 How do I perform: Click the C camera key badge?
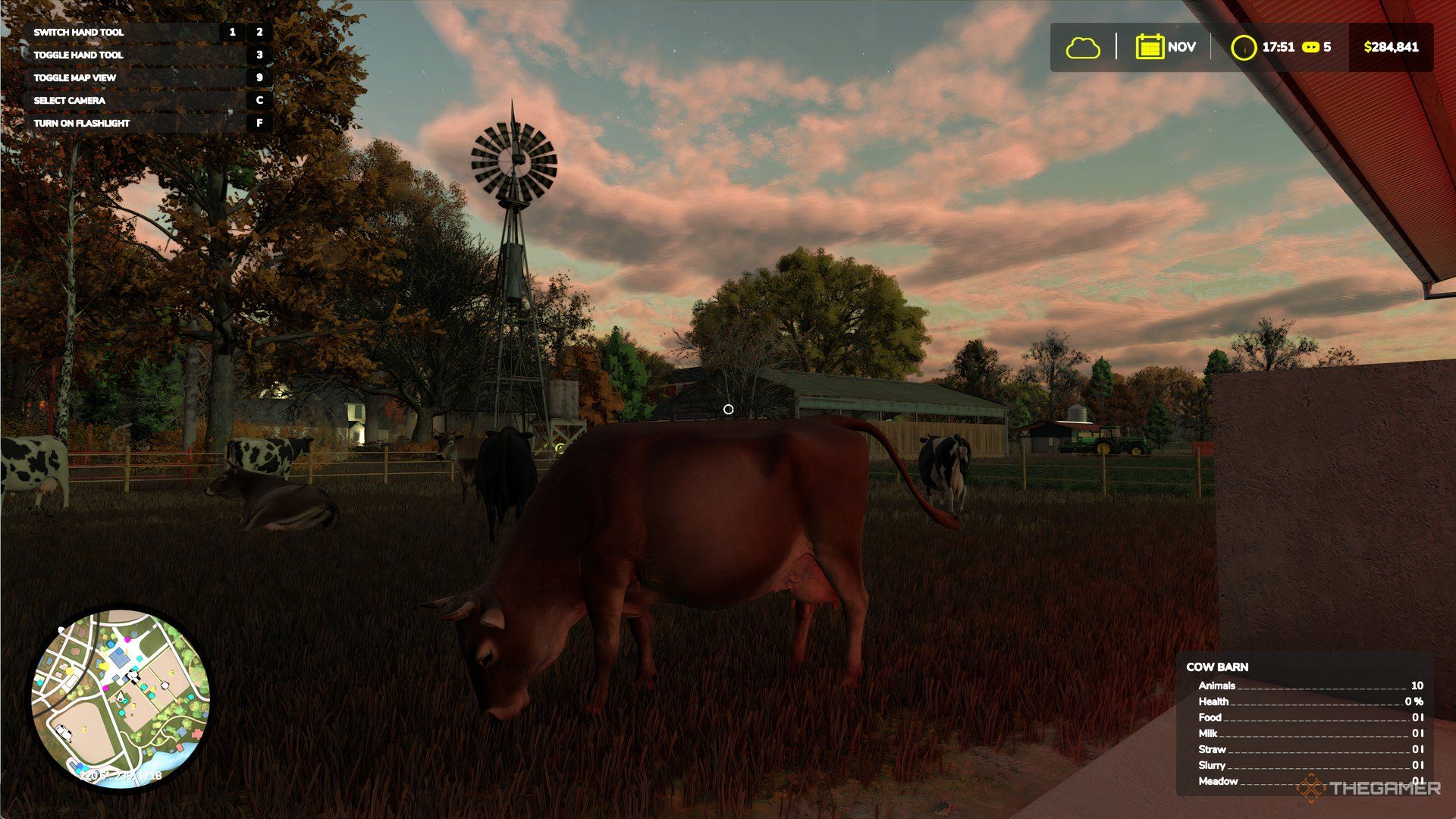pos(261,99)
